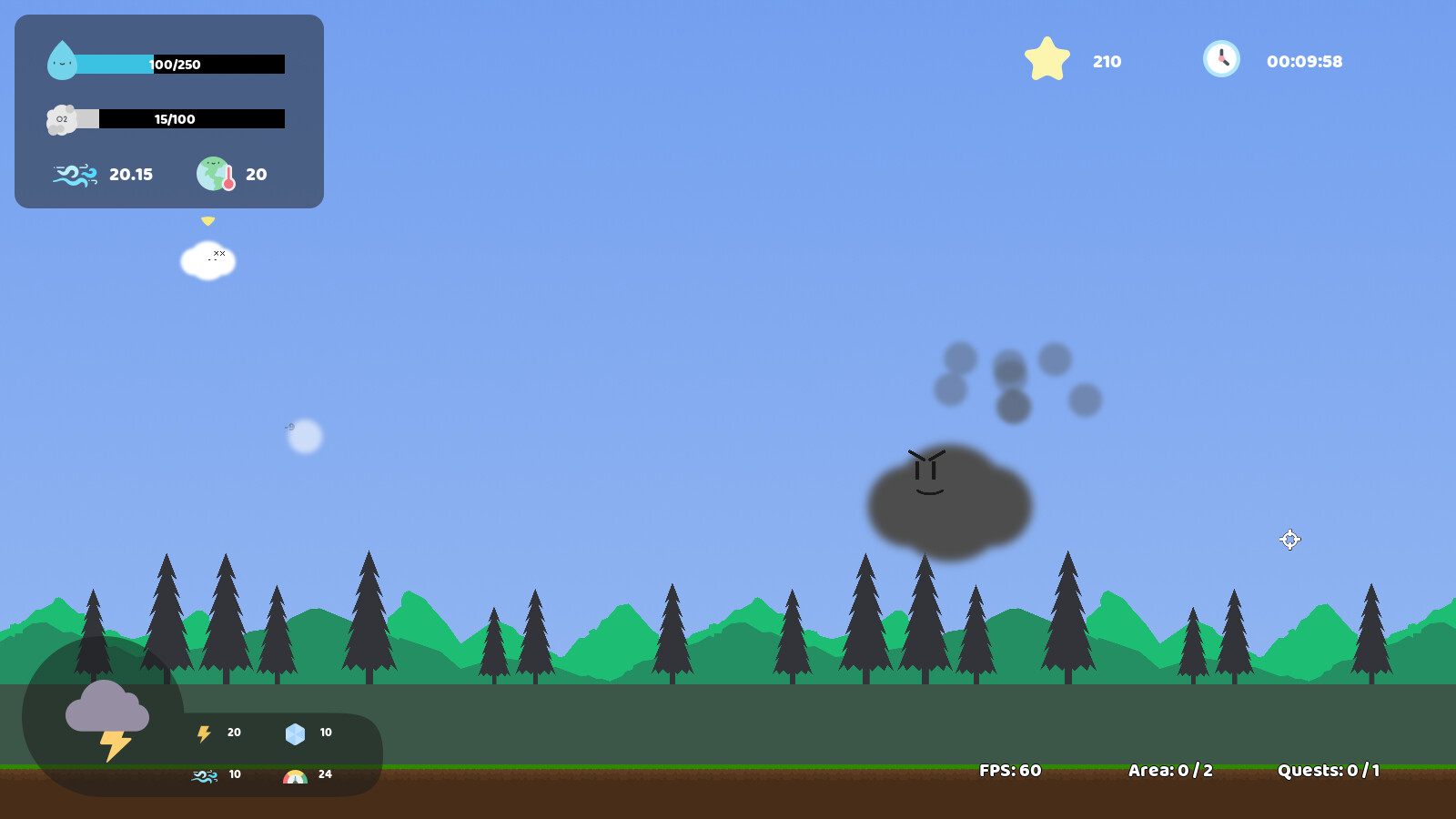Click the star currency icon

[1047, 58]
